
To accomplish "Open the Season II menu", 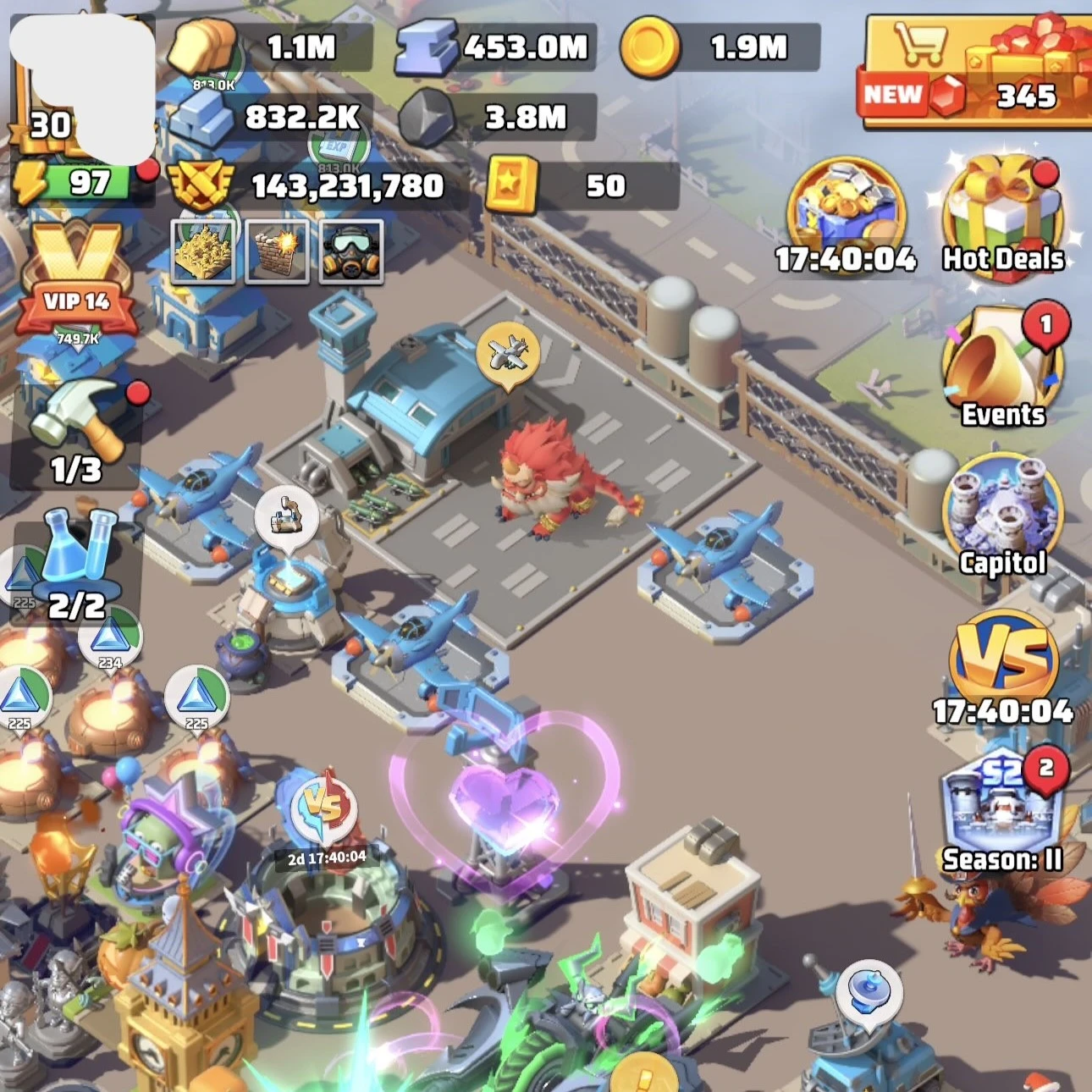I will (1001, 813).
